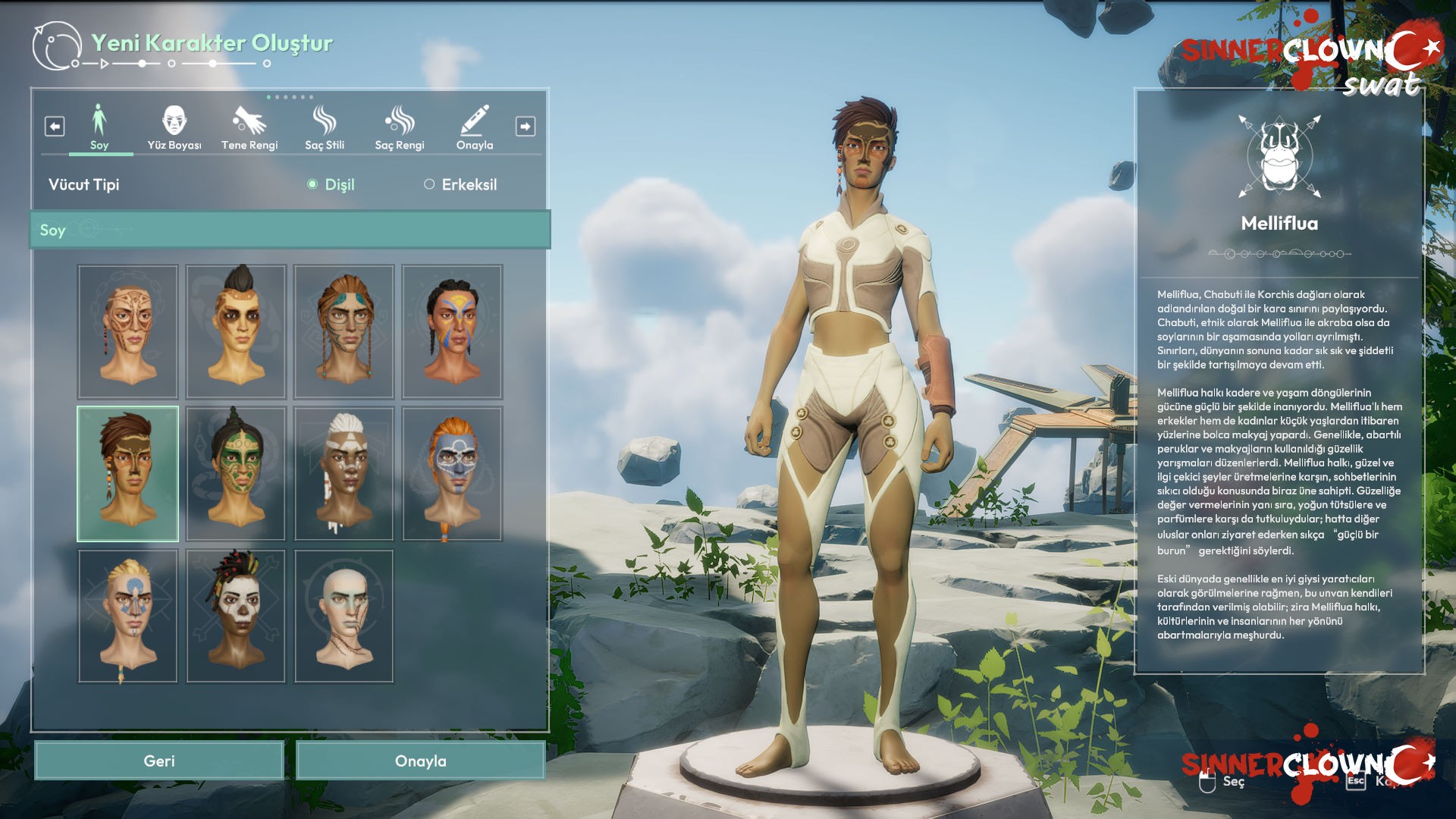1456x819 pixels.
Task: Click the left arrow tab navigation button
Action: click(x=55, y=126)
